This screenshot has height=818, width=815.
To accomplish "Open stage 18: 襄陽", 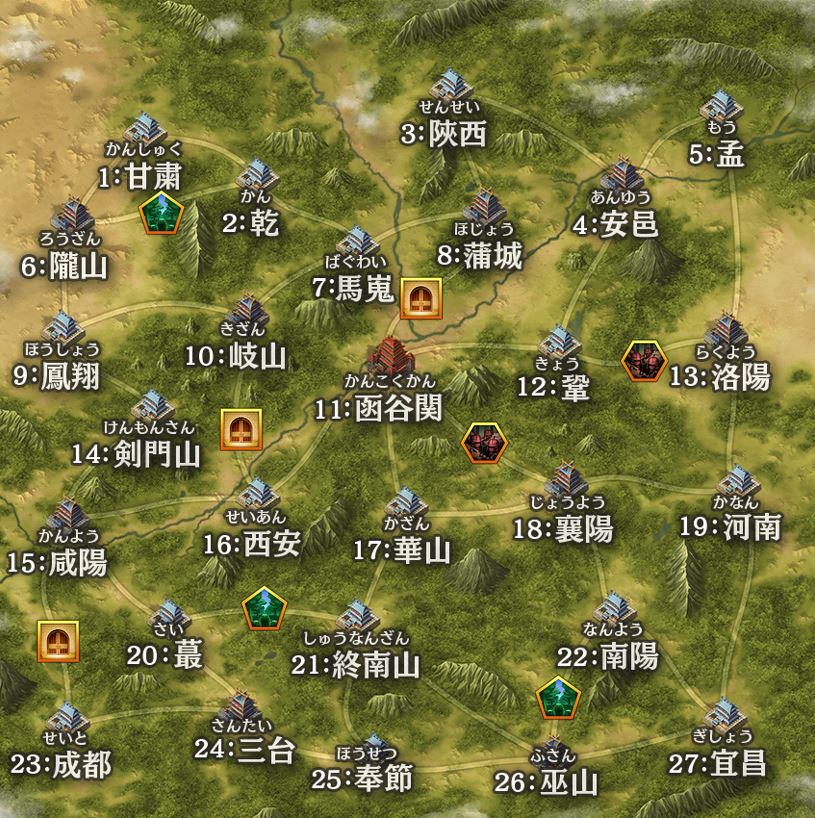I will (x=566, y=481).
